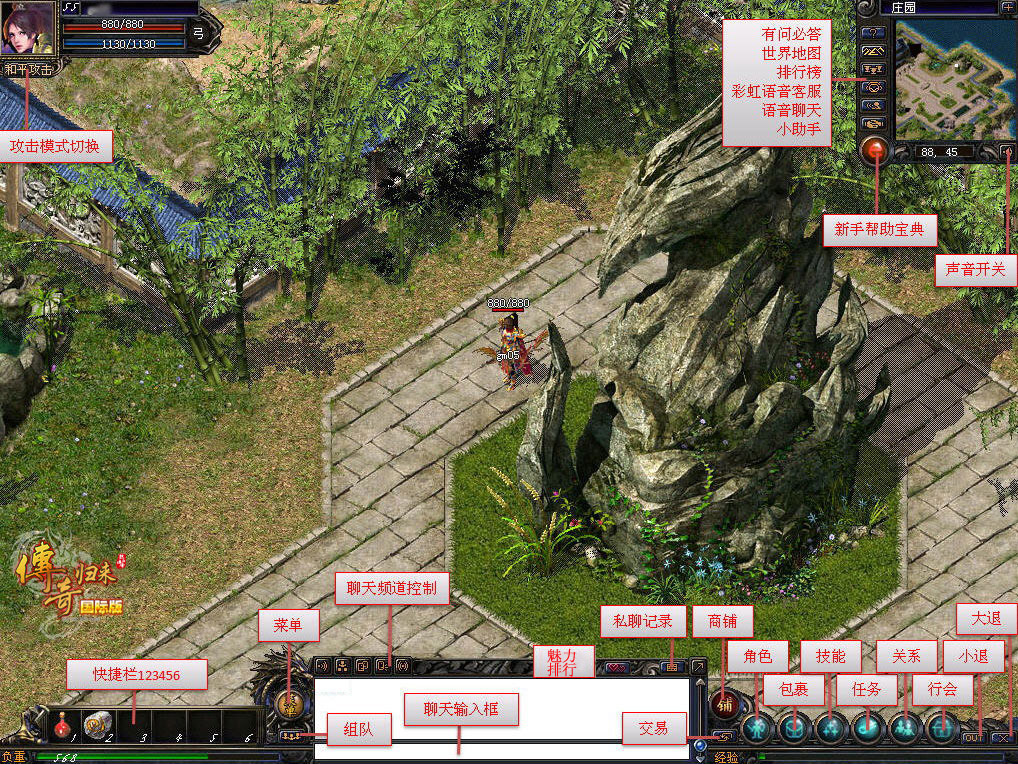This screenshot has height=764, width=1018.
Task: Click the red newbie help orb
Action: [876, 152]
